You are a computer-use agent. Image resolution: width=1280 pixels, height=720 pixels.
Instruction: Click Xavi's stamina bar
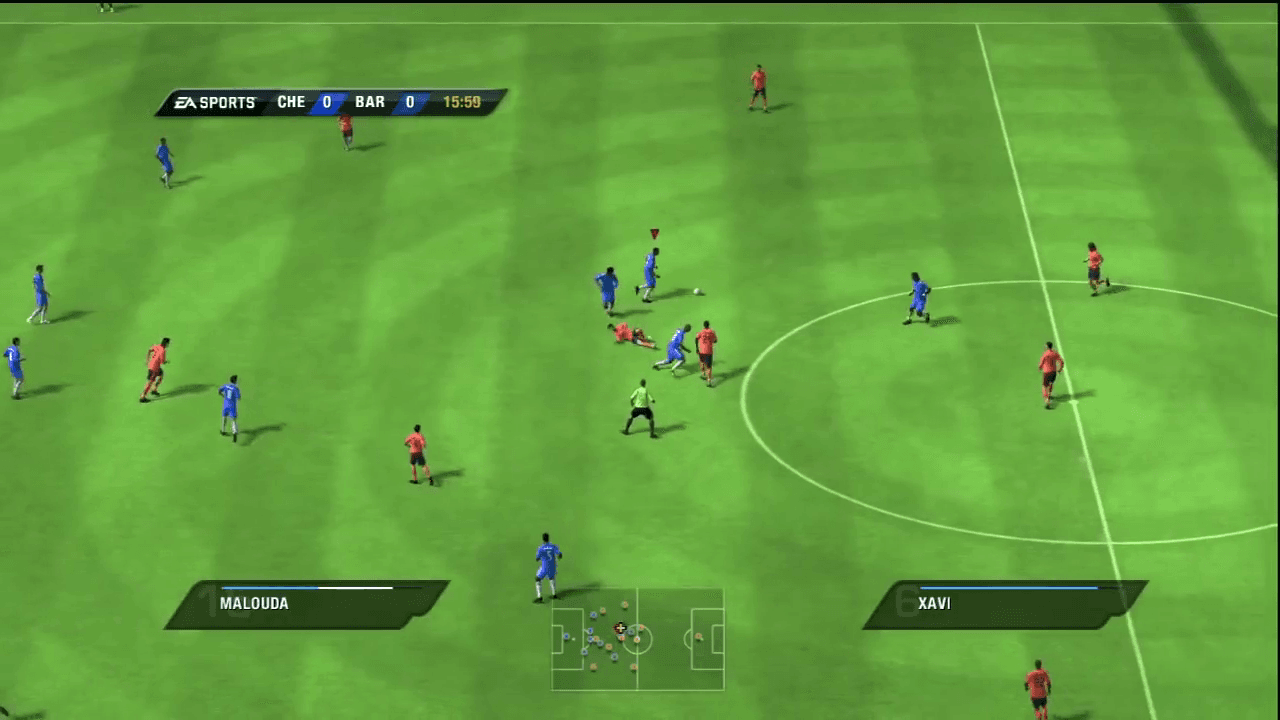point(1010,588)
